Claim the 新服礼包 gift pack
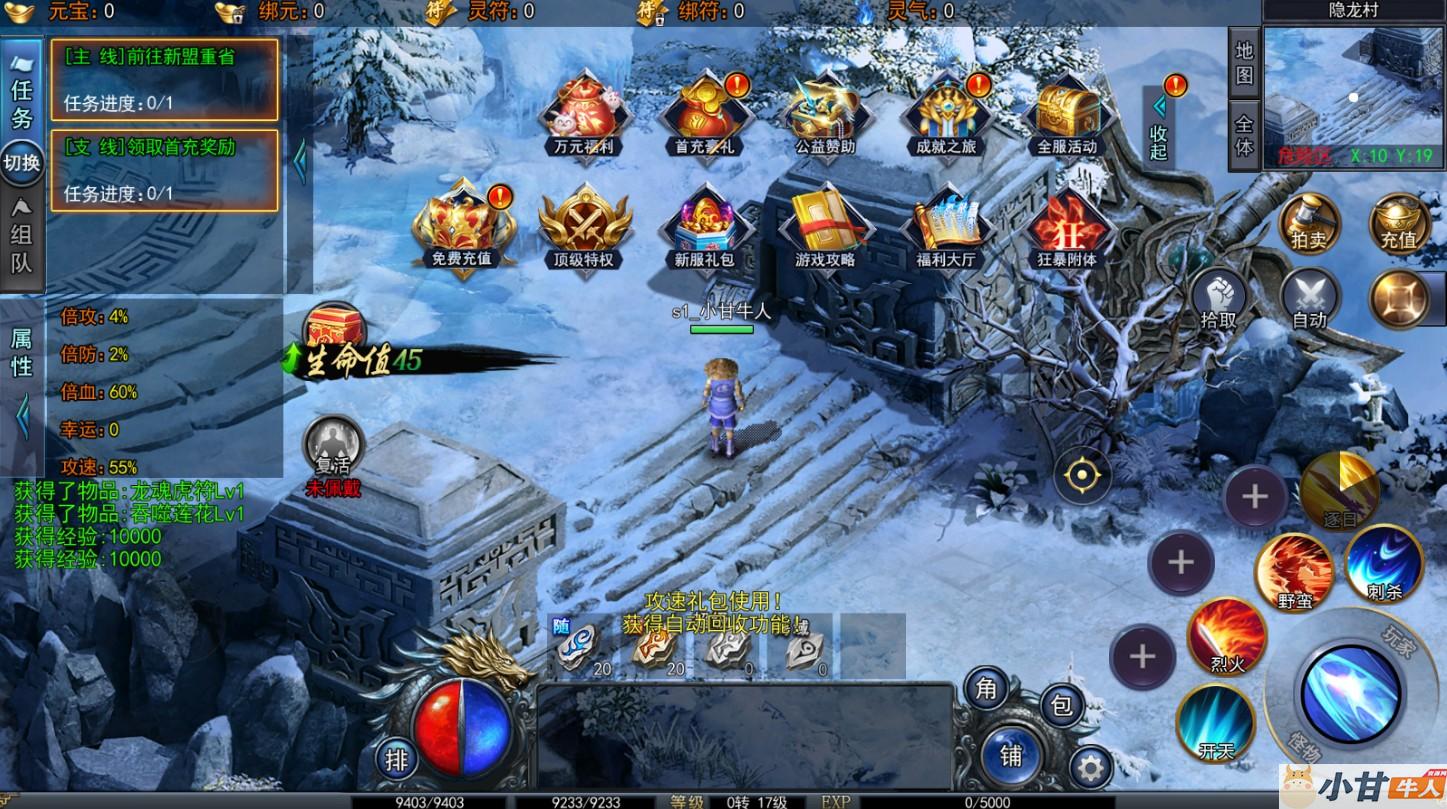Screen dimensions: 1447x809 point(704,228)
